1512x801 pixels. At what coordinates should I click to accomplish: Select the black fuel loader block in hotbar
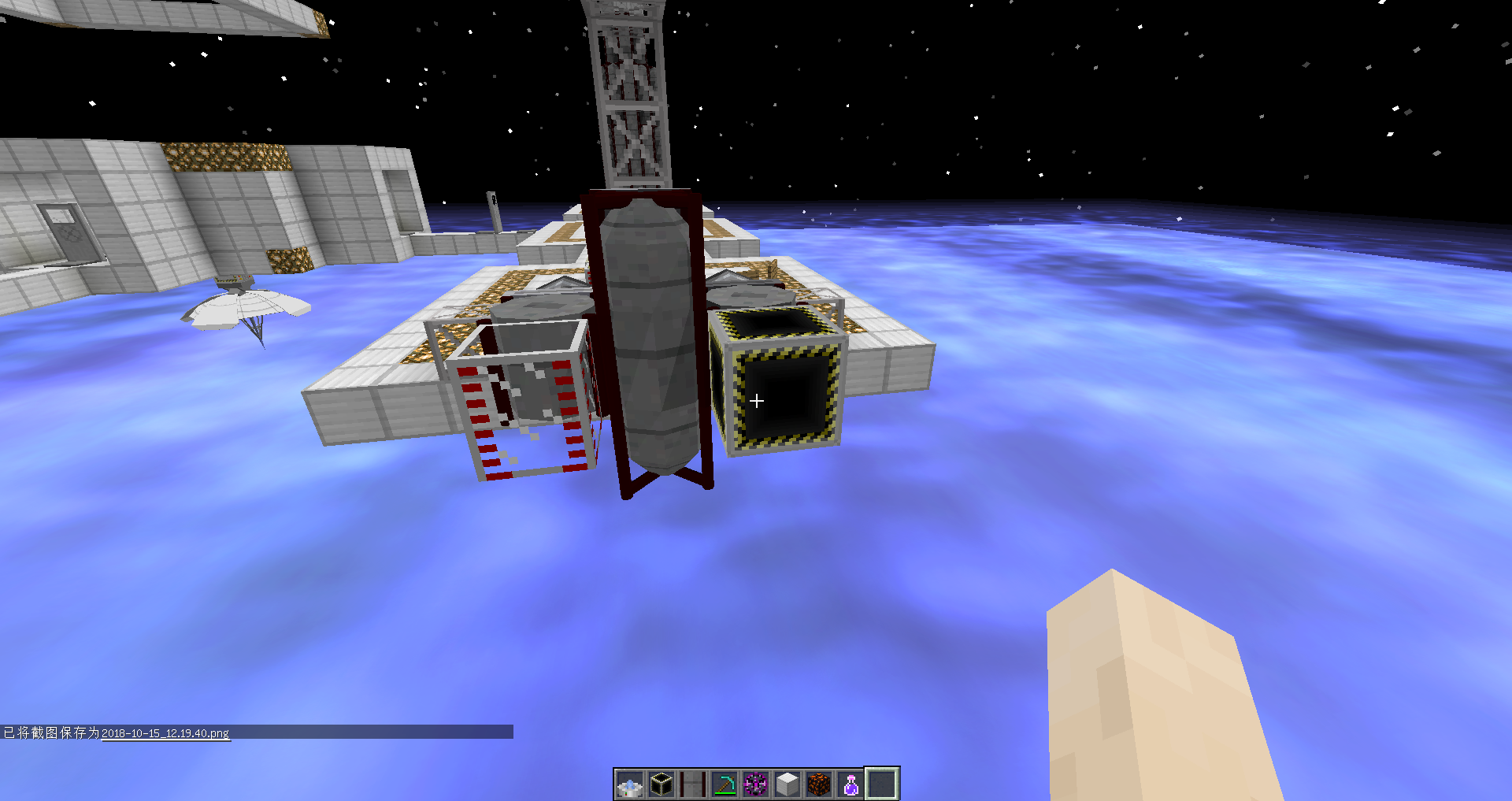point(661,781)
